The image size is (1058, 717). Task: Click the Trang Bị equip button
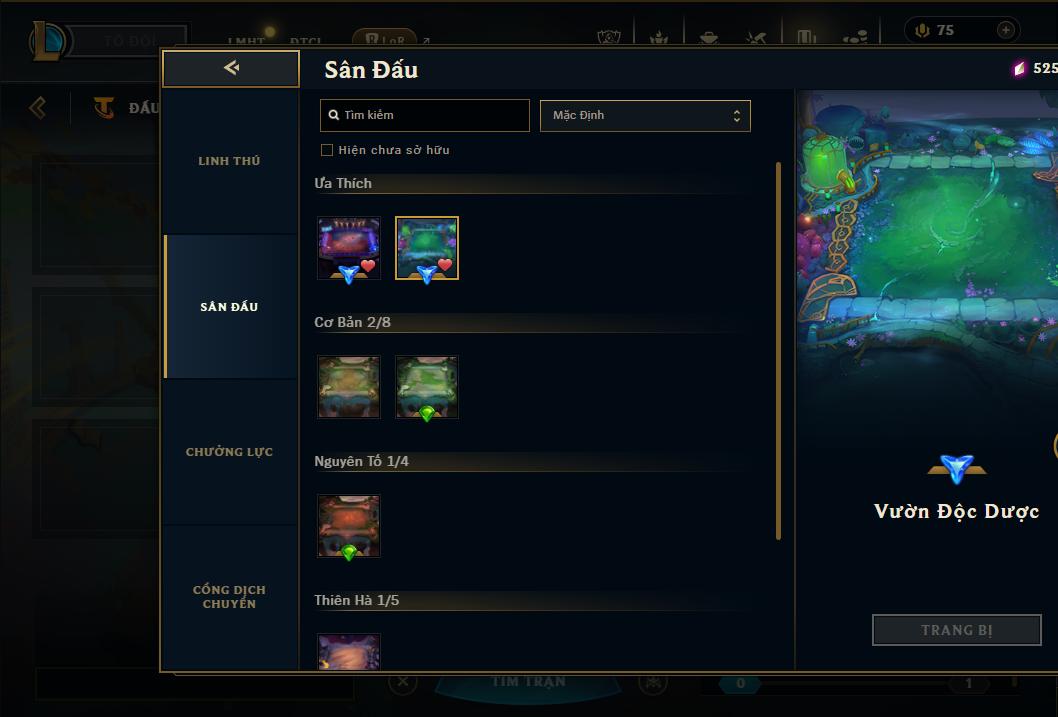956,630
